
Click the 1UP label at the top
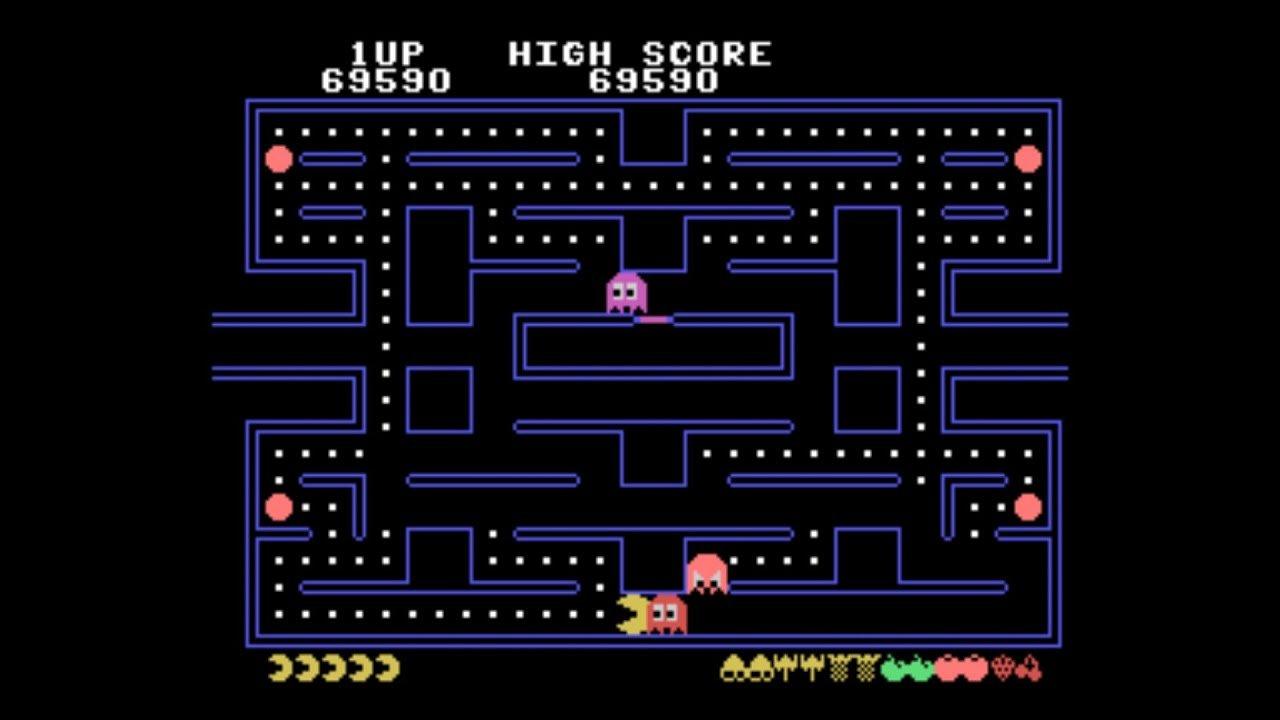pyautogui.click(x=385, y=52)
